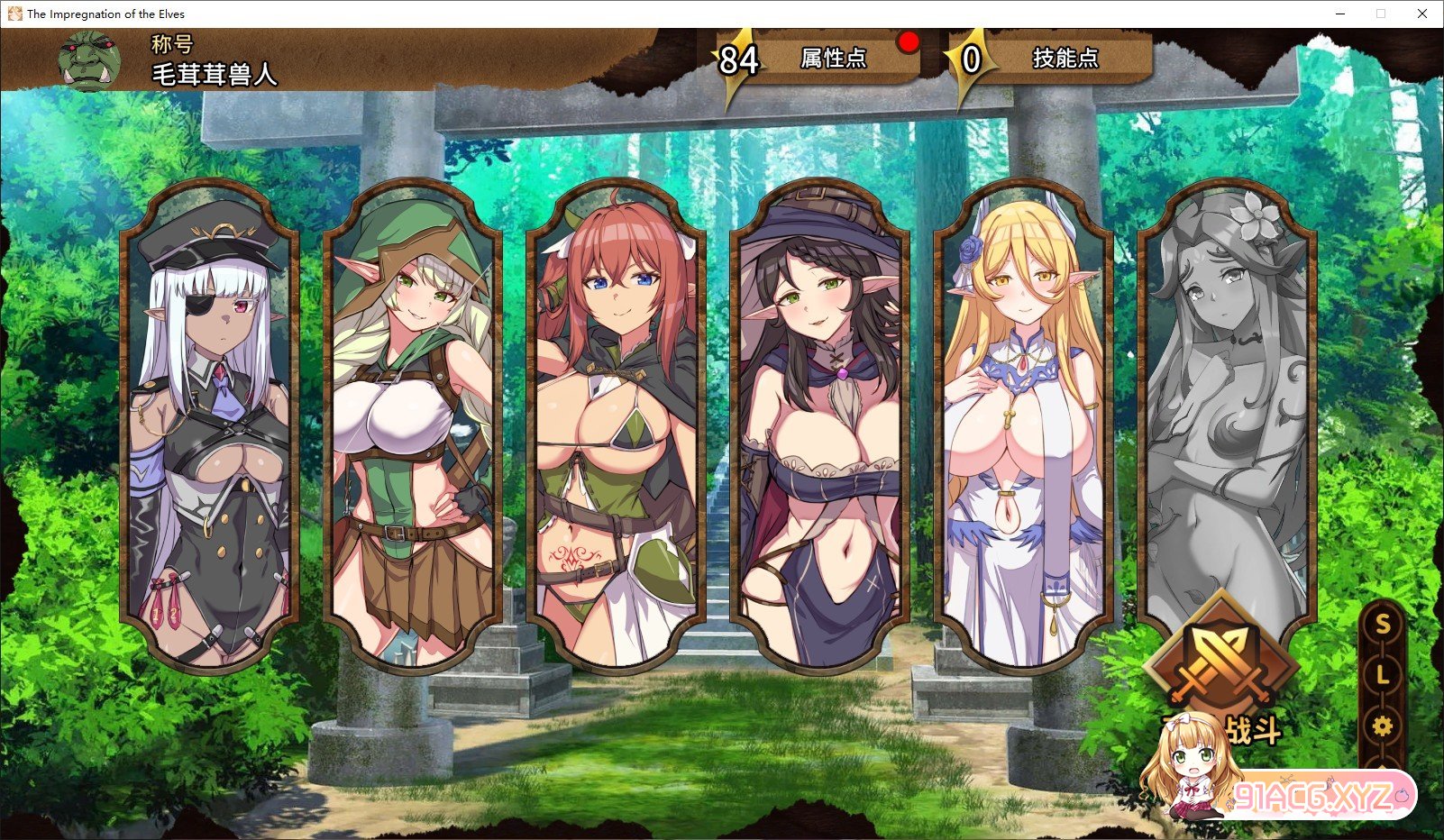Open the 属性点 attribute points panel
Screen dimensions: 1444x840
831,59
